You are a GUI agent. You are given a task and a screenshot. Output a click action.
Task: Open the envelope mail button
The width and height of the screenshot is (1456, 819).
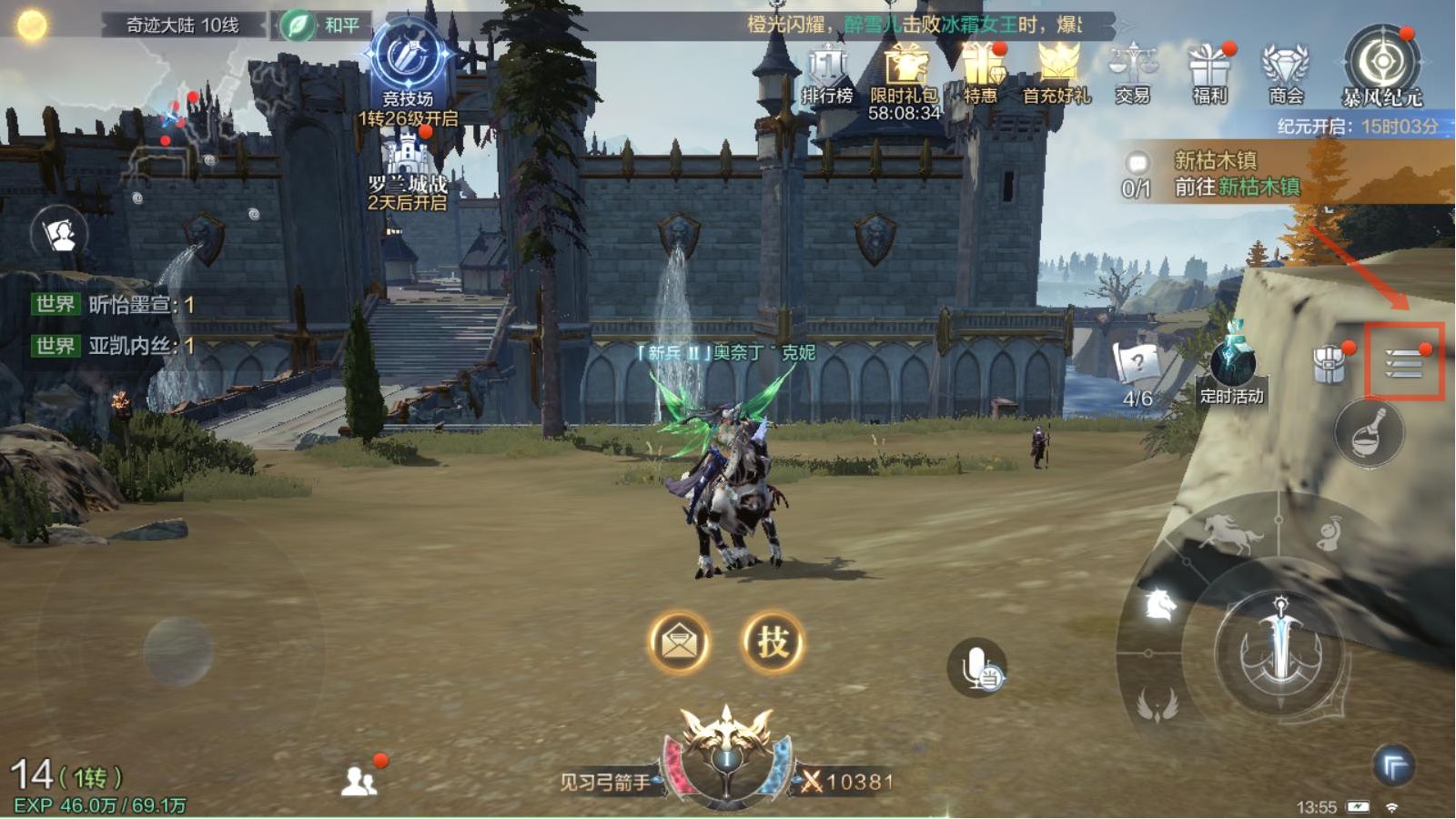[679, 642]
